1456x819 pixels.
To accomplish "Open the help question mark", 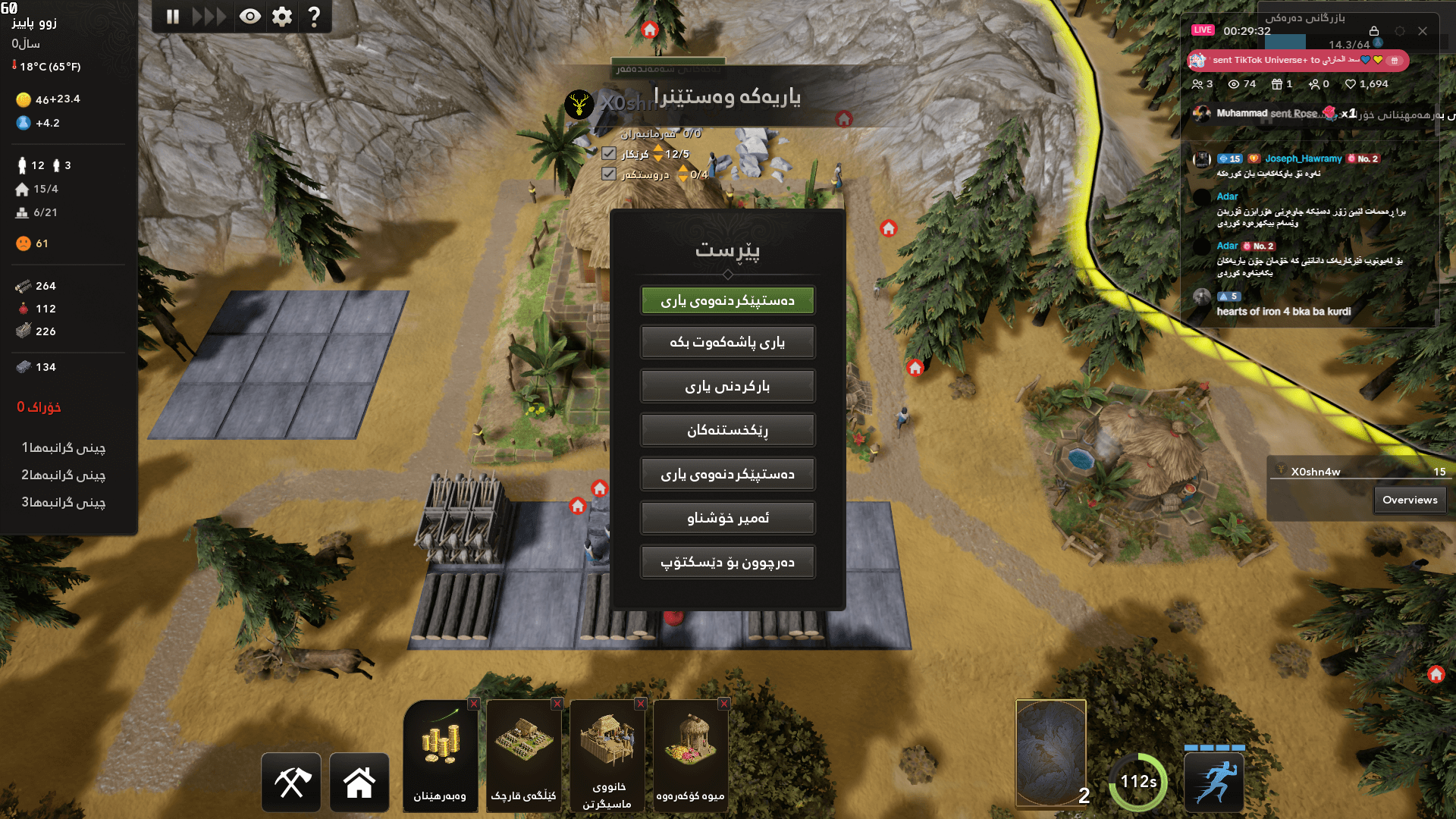I will pyautogui.click(x=314, y=15).
